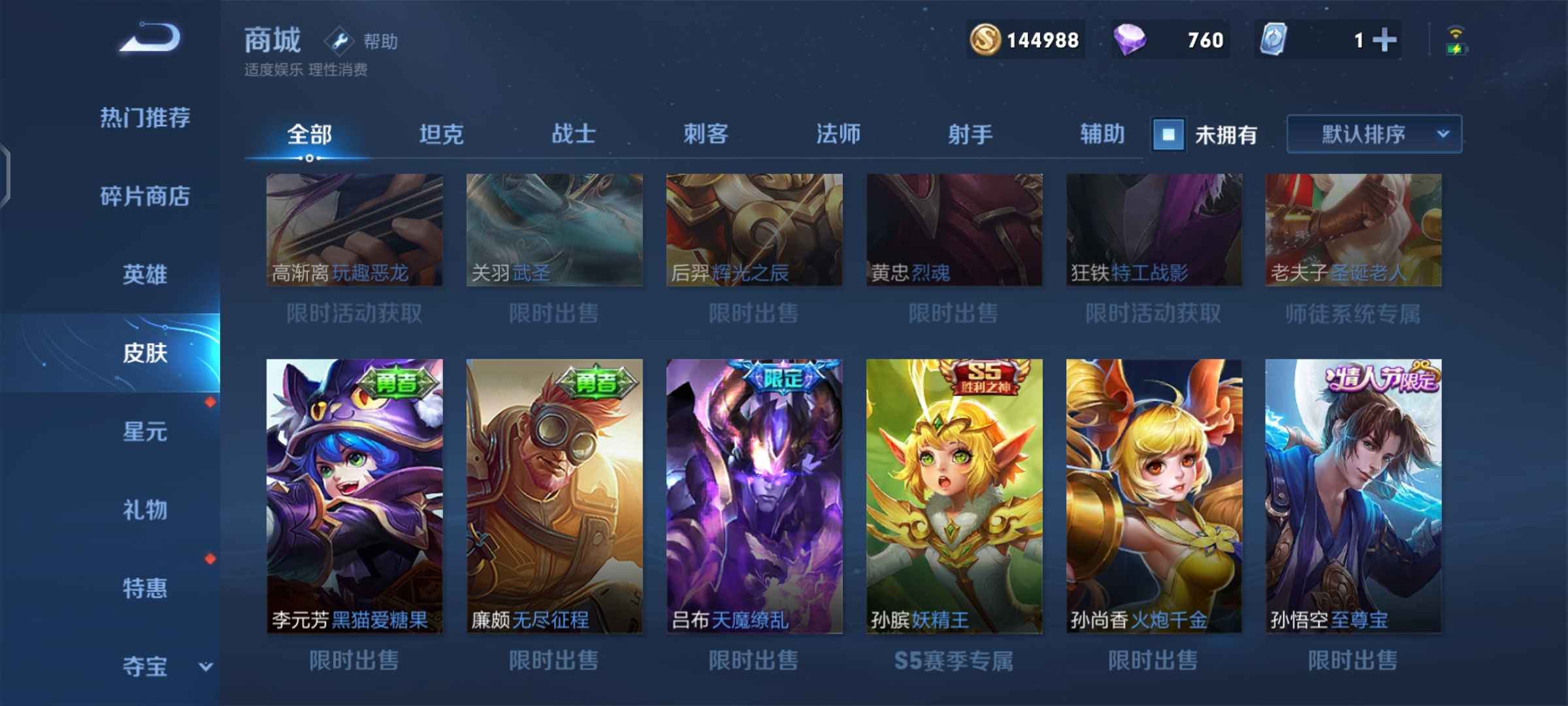This screenshot has height=706, width=1568.
Task: Open 热门推荐 in the side menu
Action: pos(145,118)
